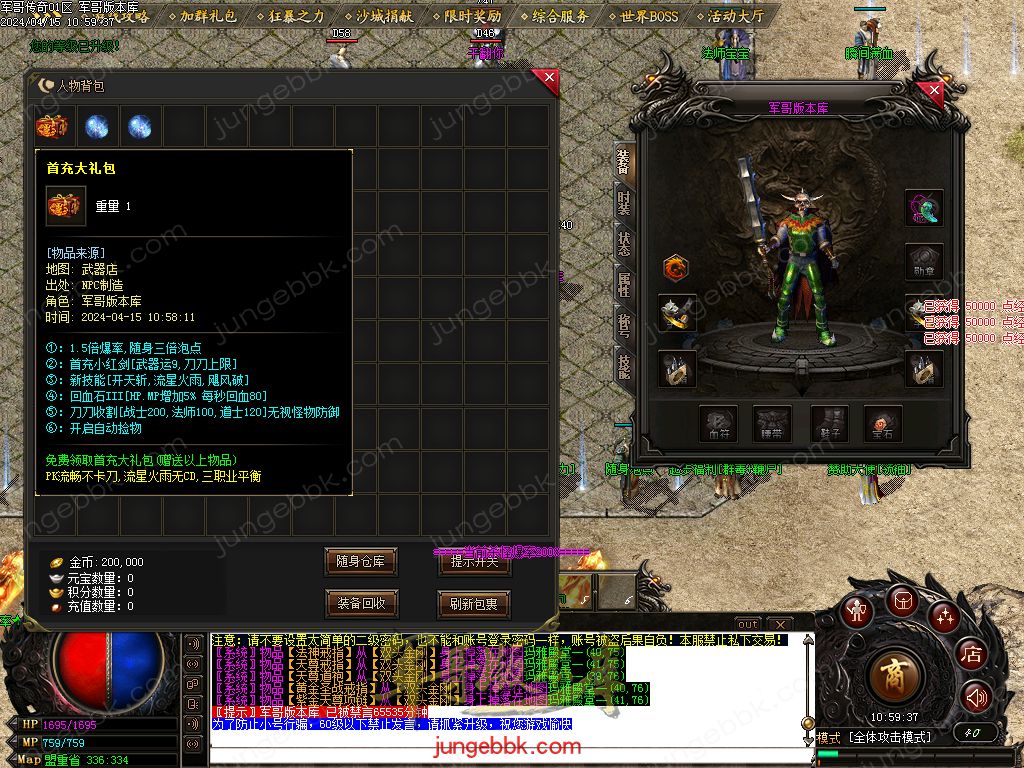Click the 装备回收 equipment recycle button

(360, 603)
